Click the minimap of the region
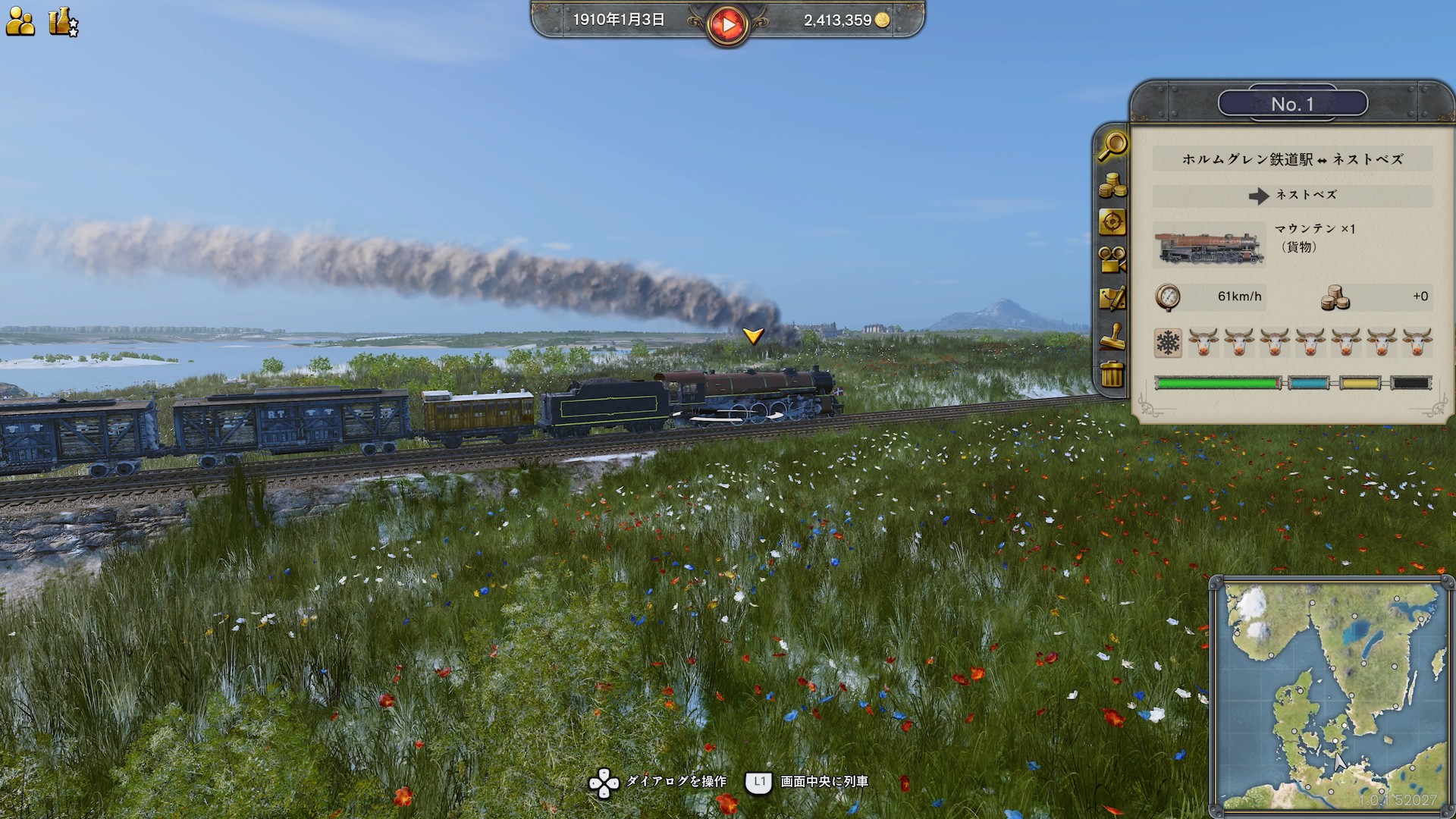Viewport: 1456px width, 819px height. click(1331, 694)
